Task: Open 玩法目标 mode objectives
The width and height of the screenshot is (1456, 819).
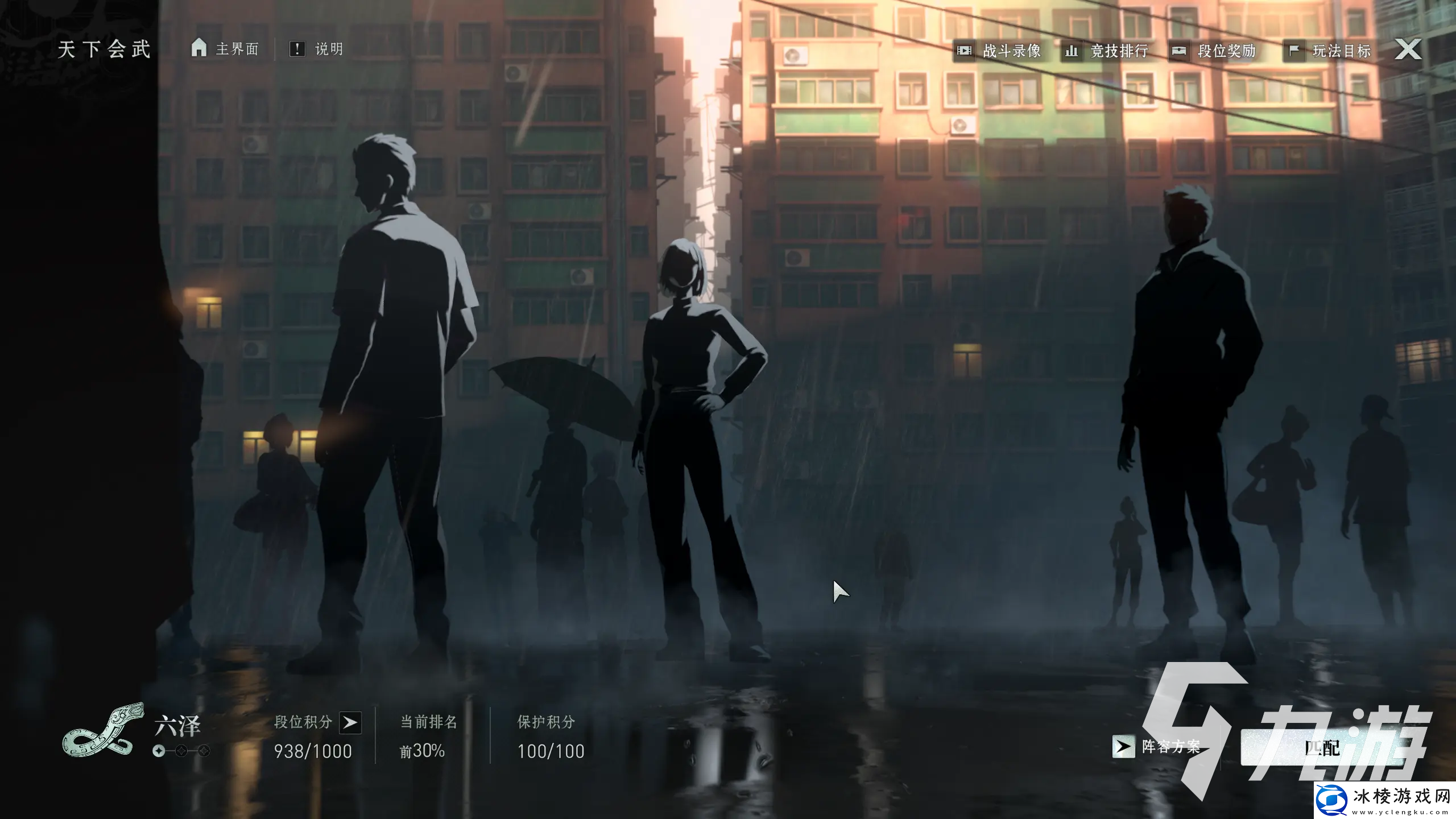Action: 1329,51
